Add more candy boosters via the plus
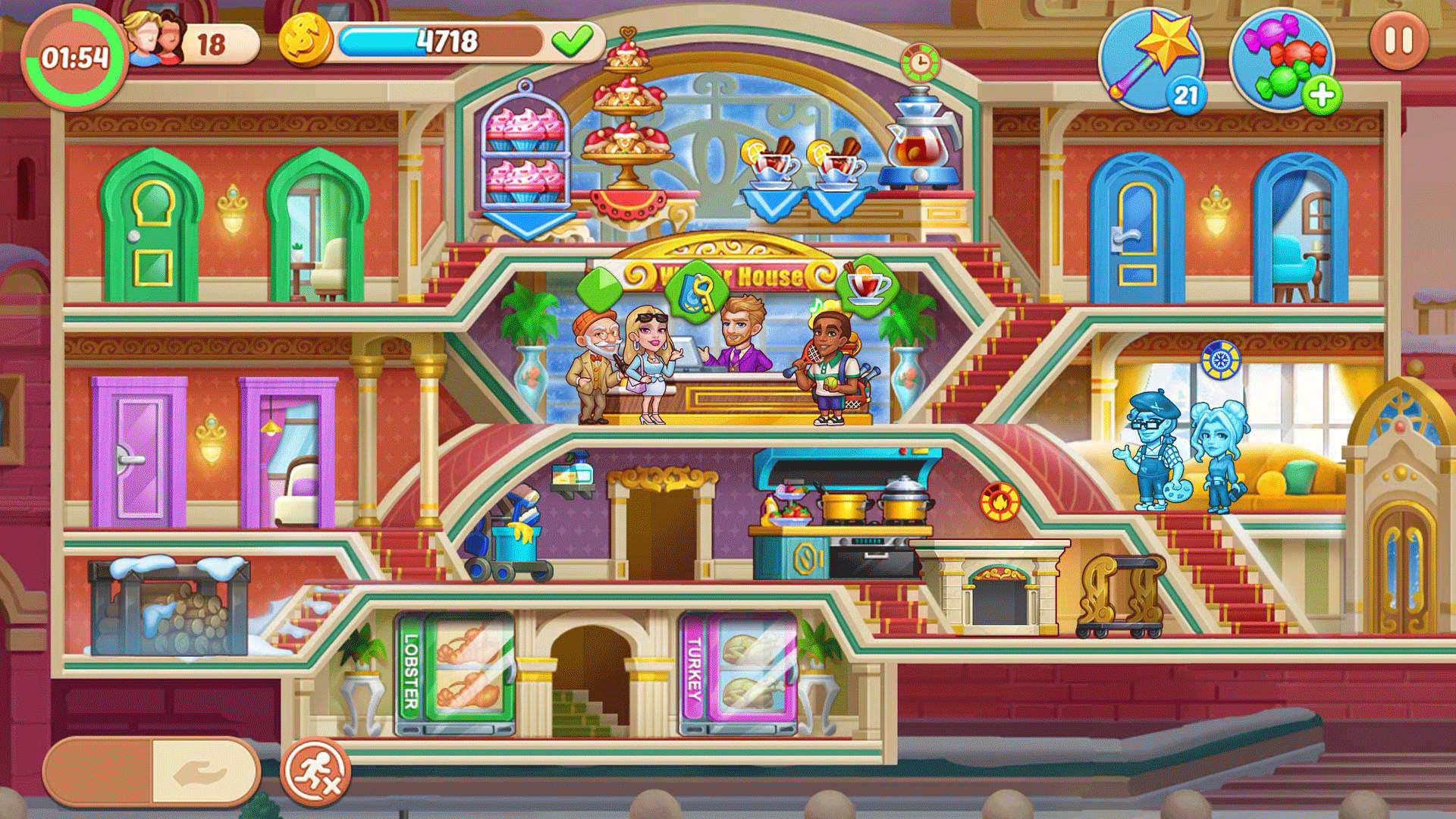Viewport: 1456px width, 819px height. tap(1322, 96)
